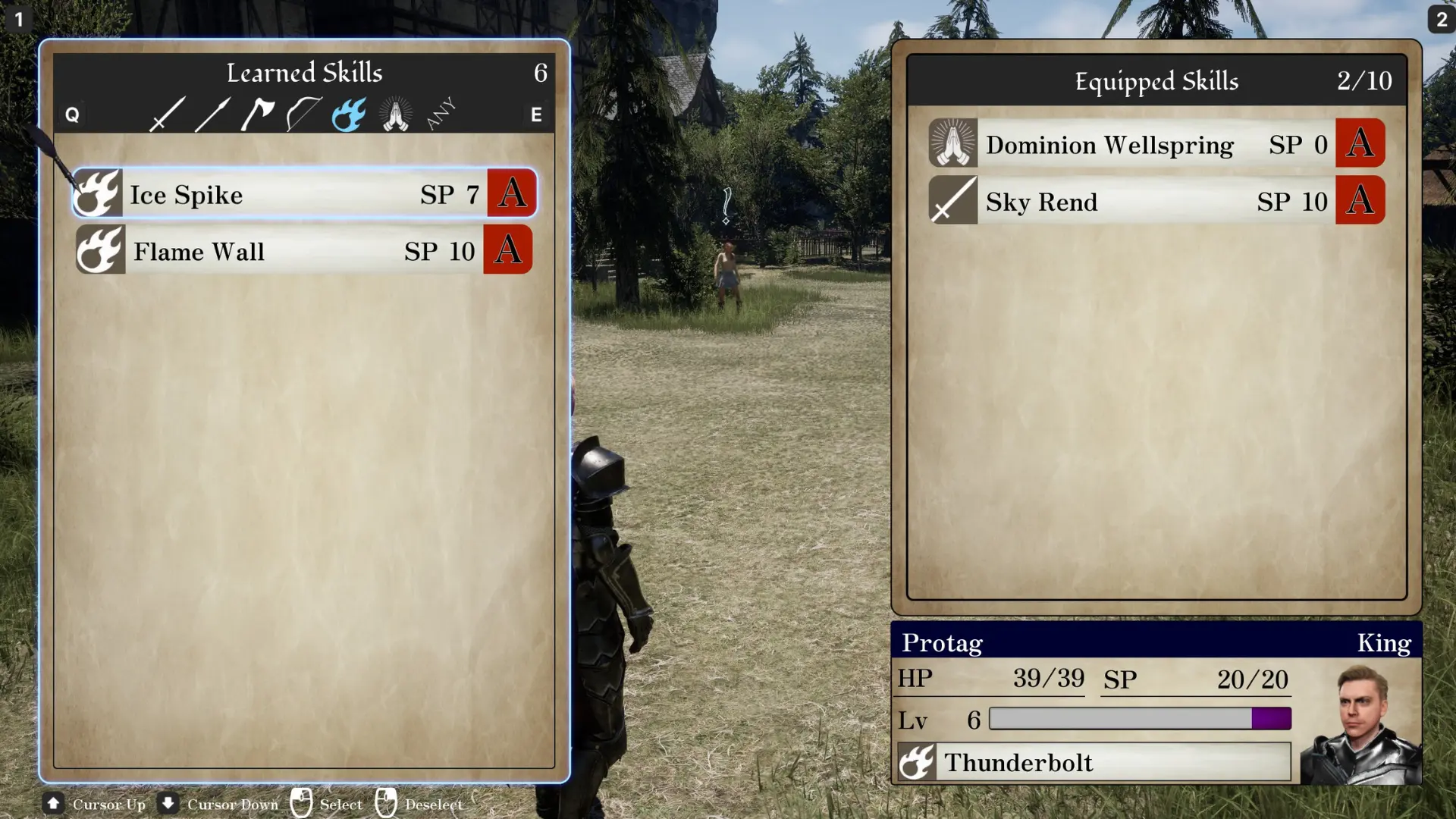Click the sword icon beside Sky Rend

click(x=952, y=201)
